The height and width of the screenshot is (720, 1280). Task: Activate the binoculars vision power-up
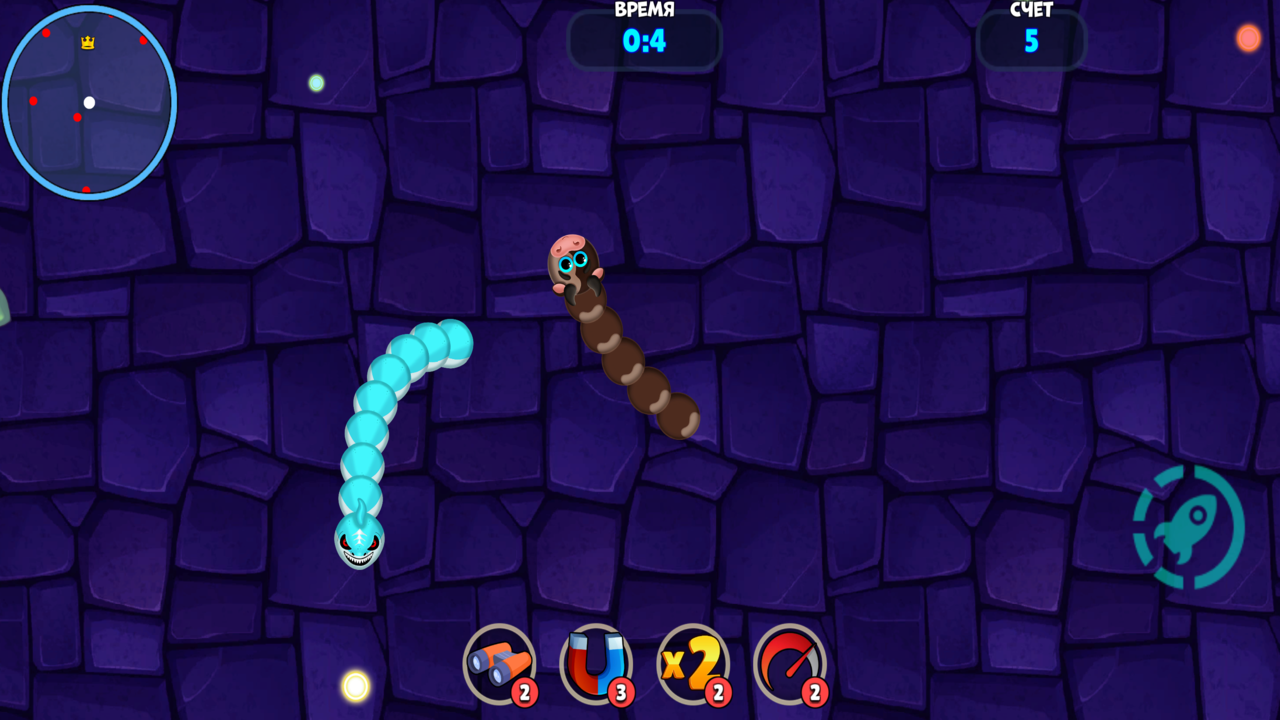(497, 663)
